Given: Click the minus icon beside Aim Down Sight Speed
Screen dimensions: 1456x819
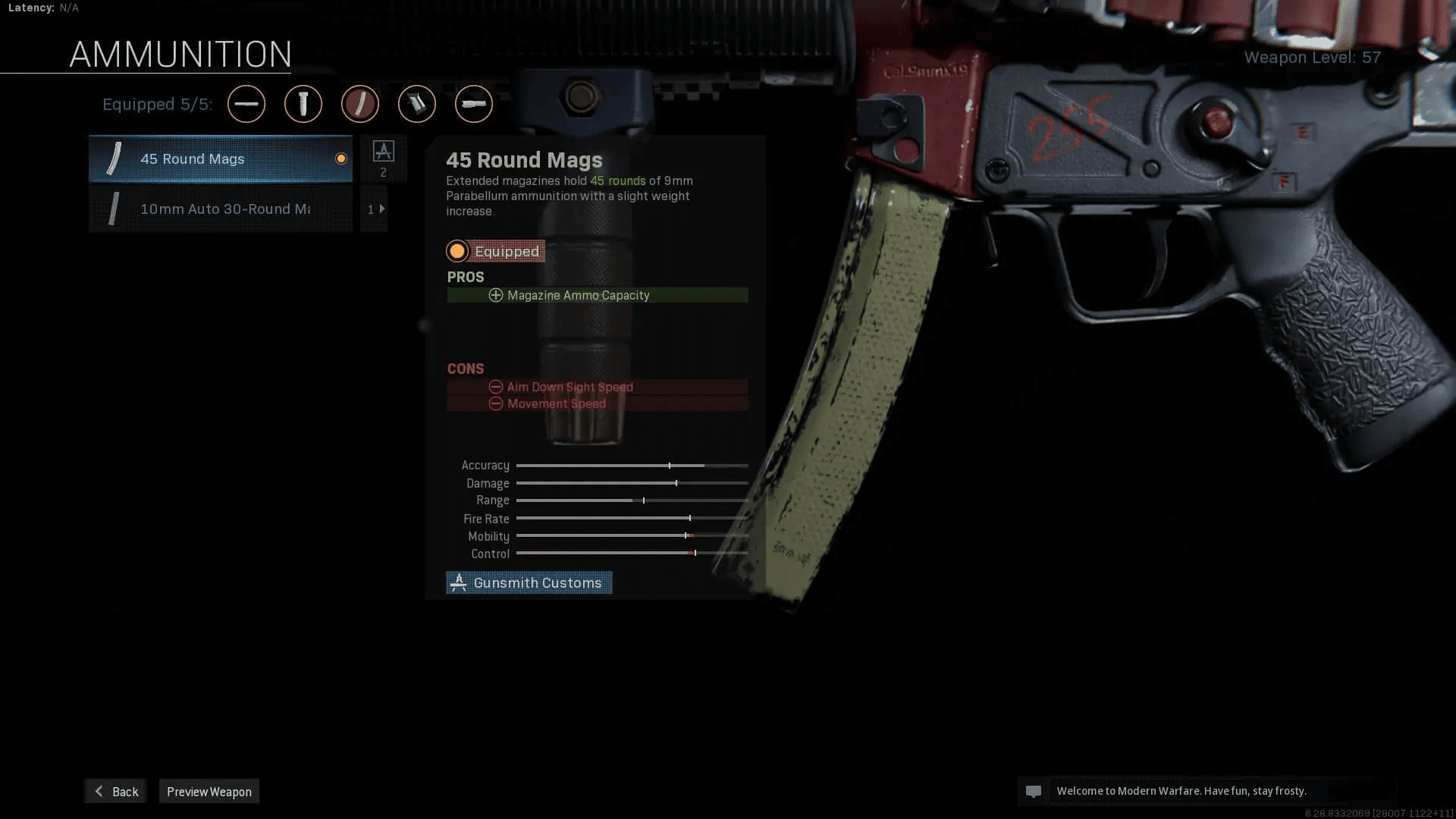Looking at the screenshot, I should 496,387.
